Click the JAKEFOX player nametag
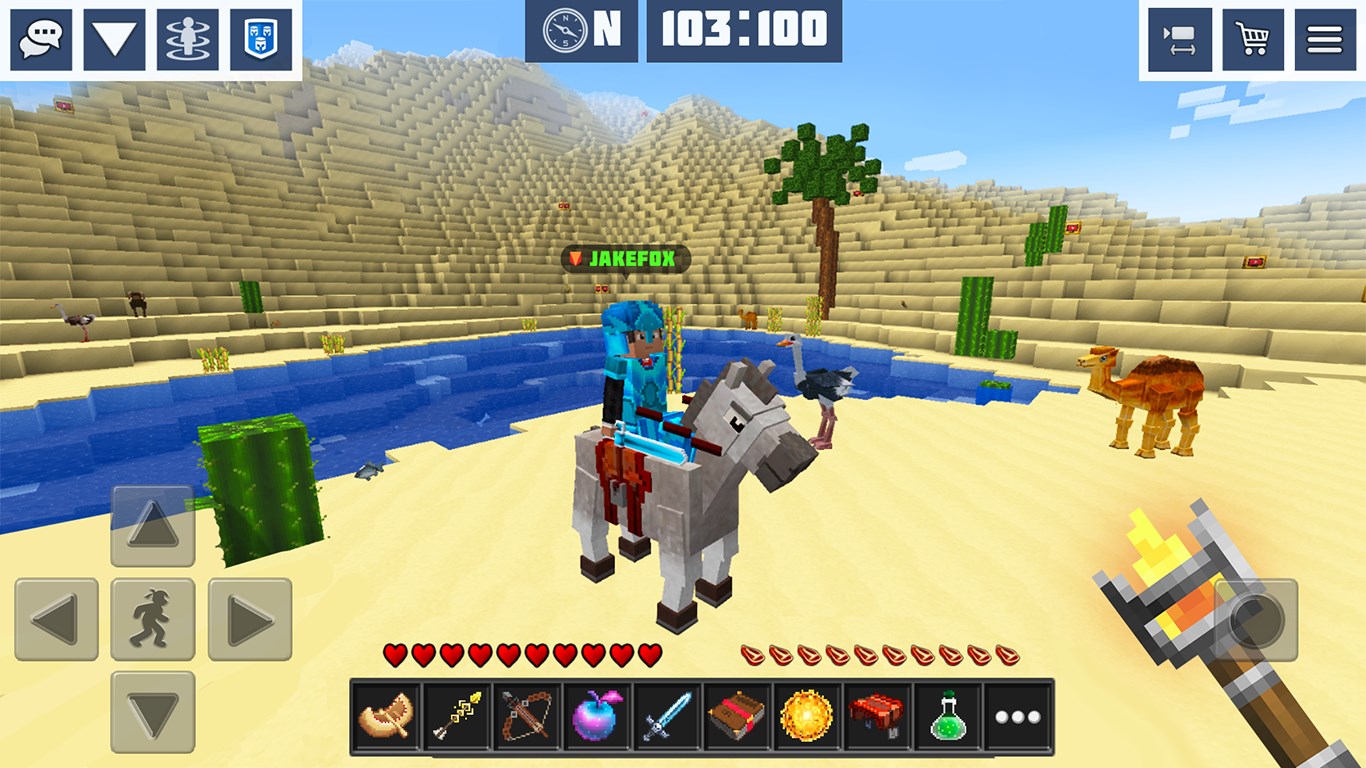1366x768 pixels. click(x=624, y=257)
